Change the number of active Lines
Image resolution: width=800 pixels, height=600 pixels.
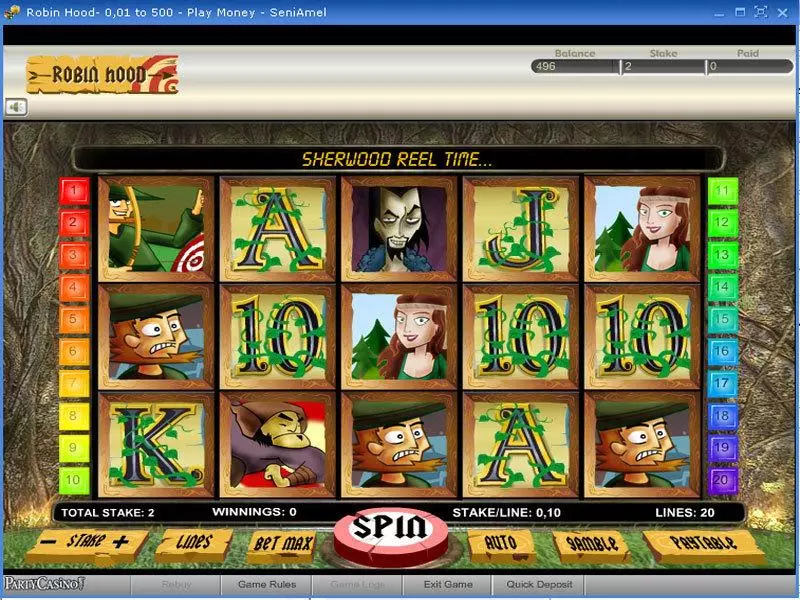[x=193, y=543]
